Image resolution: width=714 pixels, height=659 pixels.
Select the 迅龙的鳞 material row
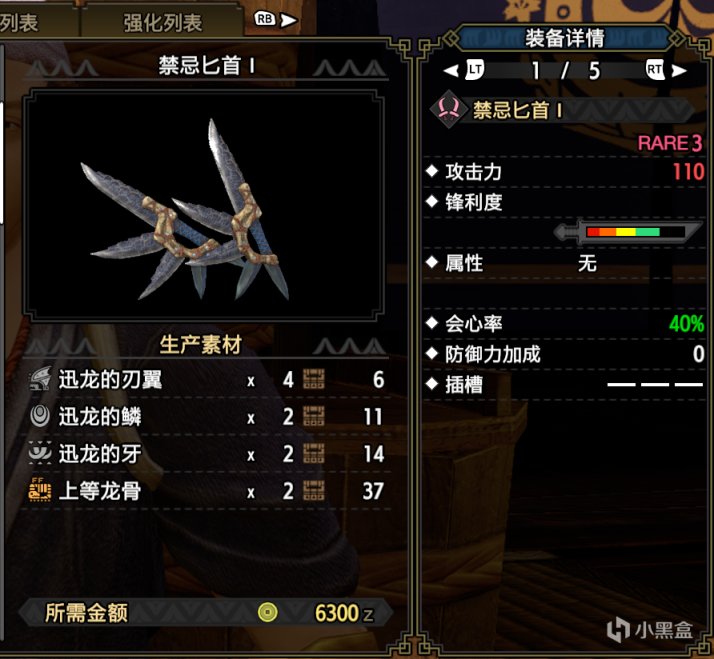coord(205,417)
